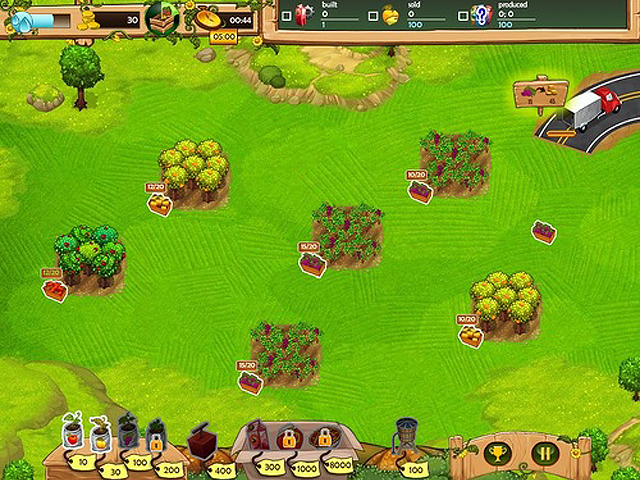Collect the orange crate marked 12/20
Image resolution: width=640 pixels, height=480 pixels.
click(x=159, y=203)
